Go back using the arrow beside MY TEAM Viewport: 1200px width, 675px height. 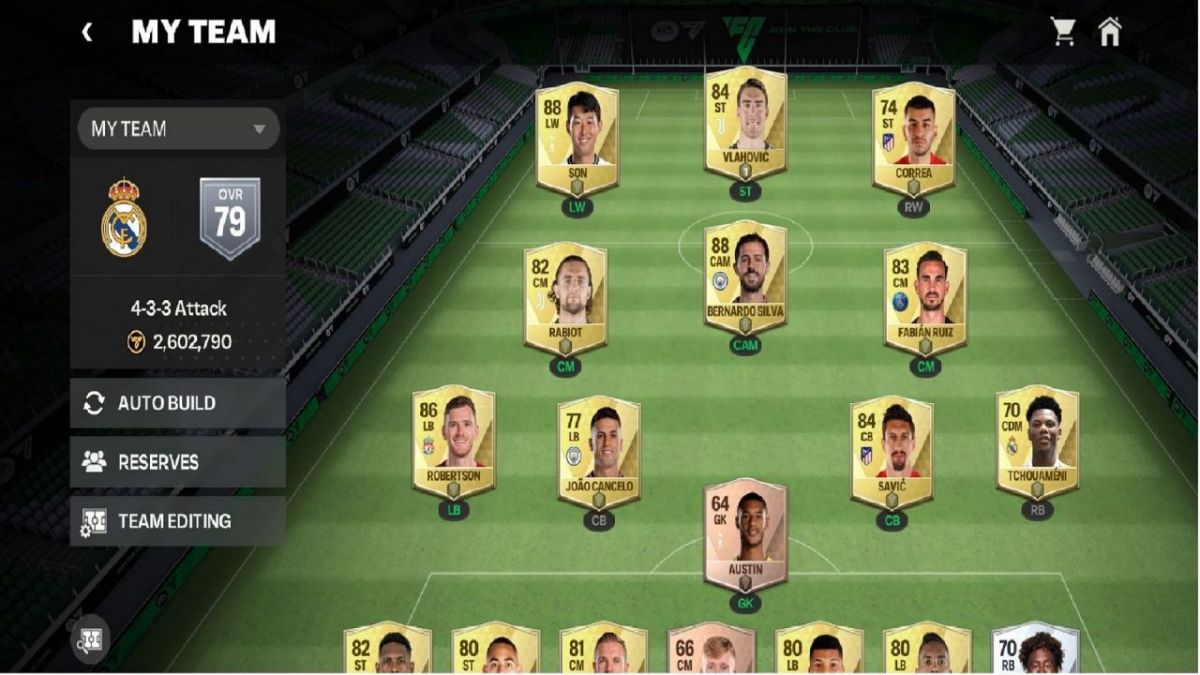87,32
